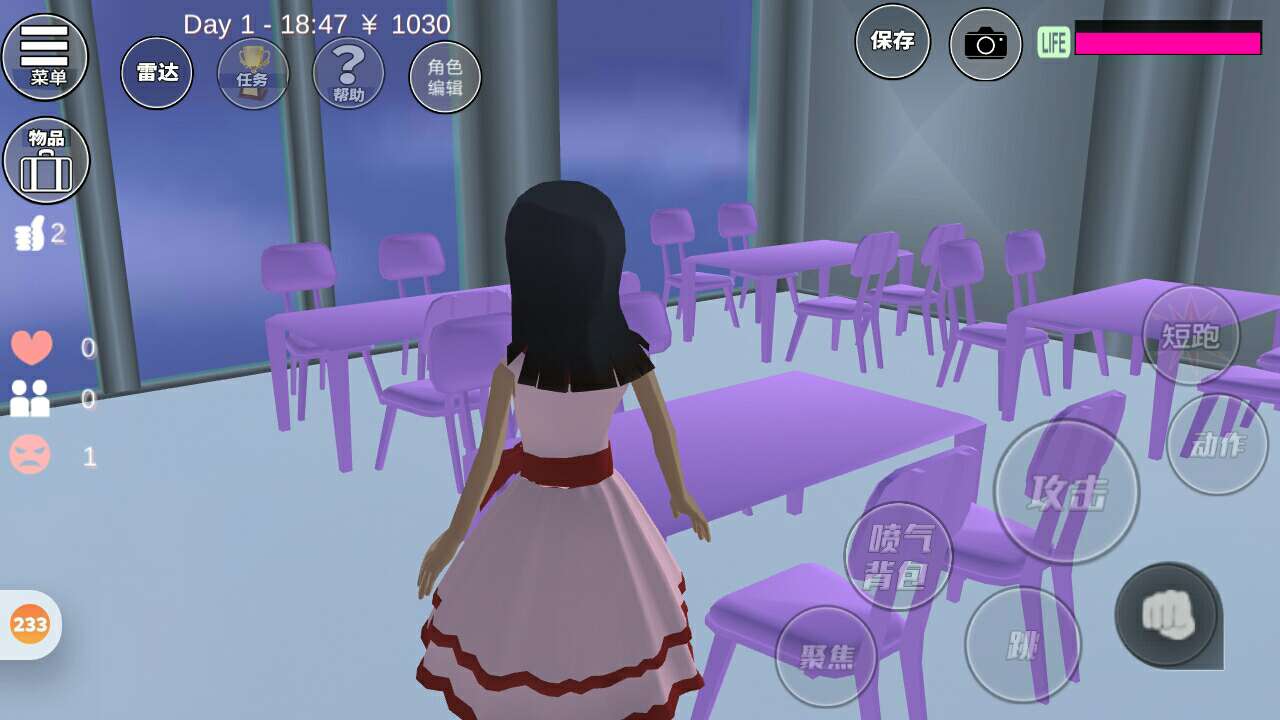Screen dimensions: 1280x720
Task: Use the 喷气背包 jetpack button
Action: click(x=898, y=556)
